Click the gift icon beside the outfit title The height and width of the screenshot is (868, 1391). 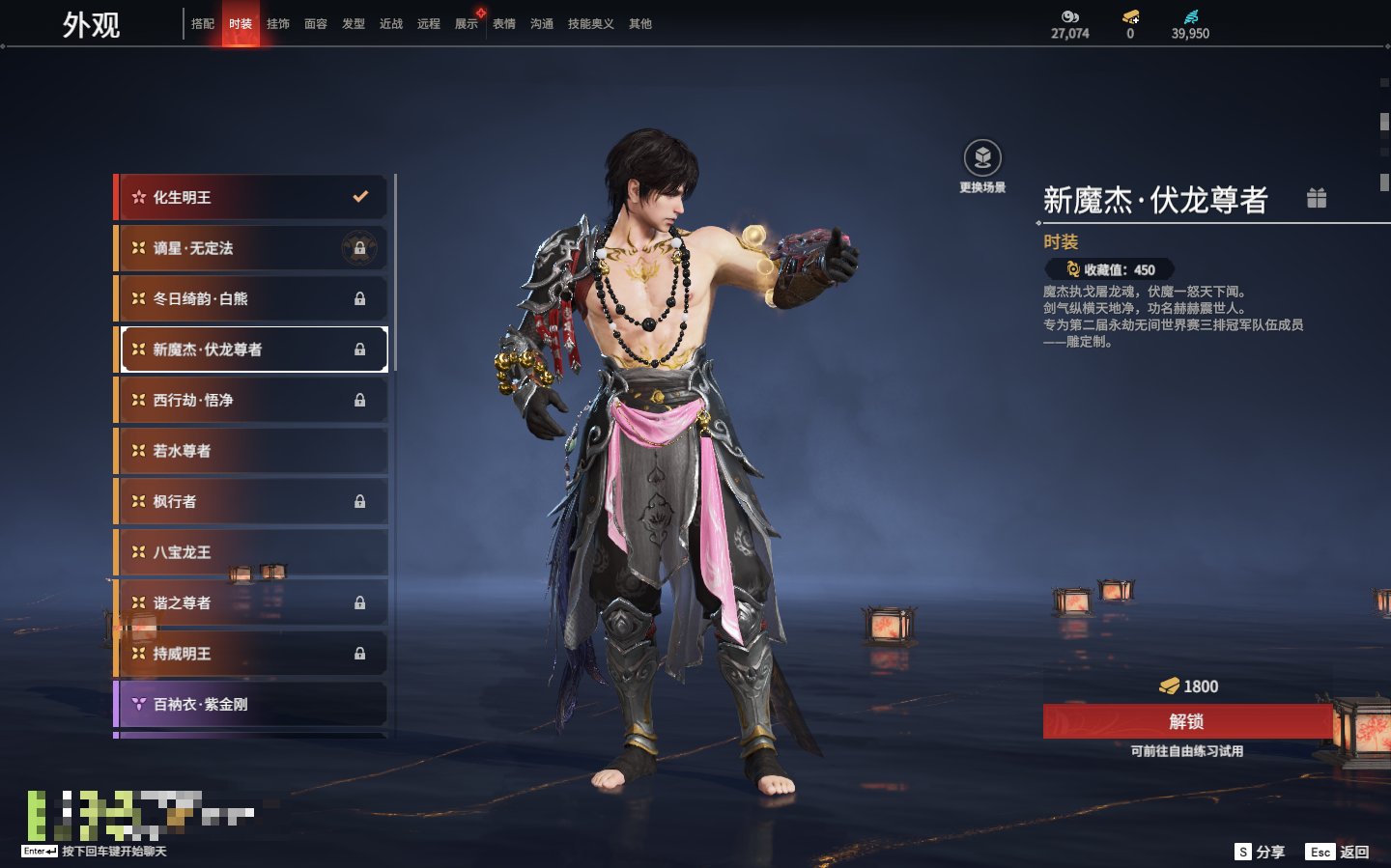1316,198
